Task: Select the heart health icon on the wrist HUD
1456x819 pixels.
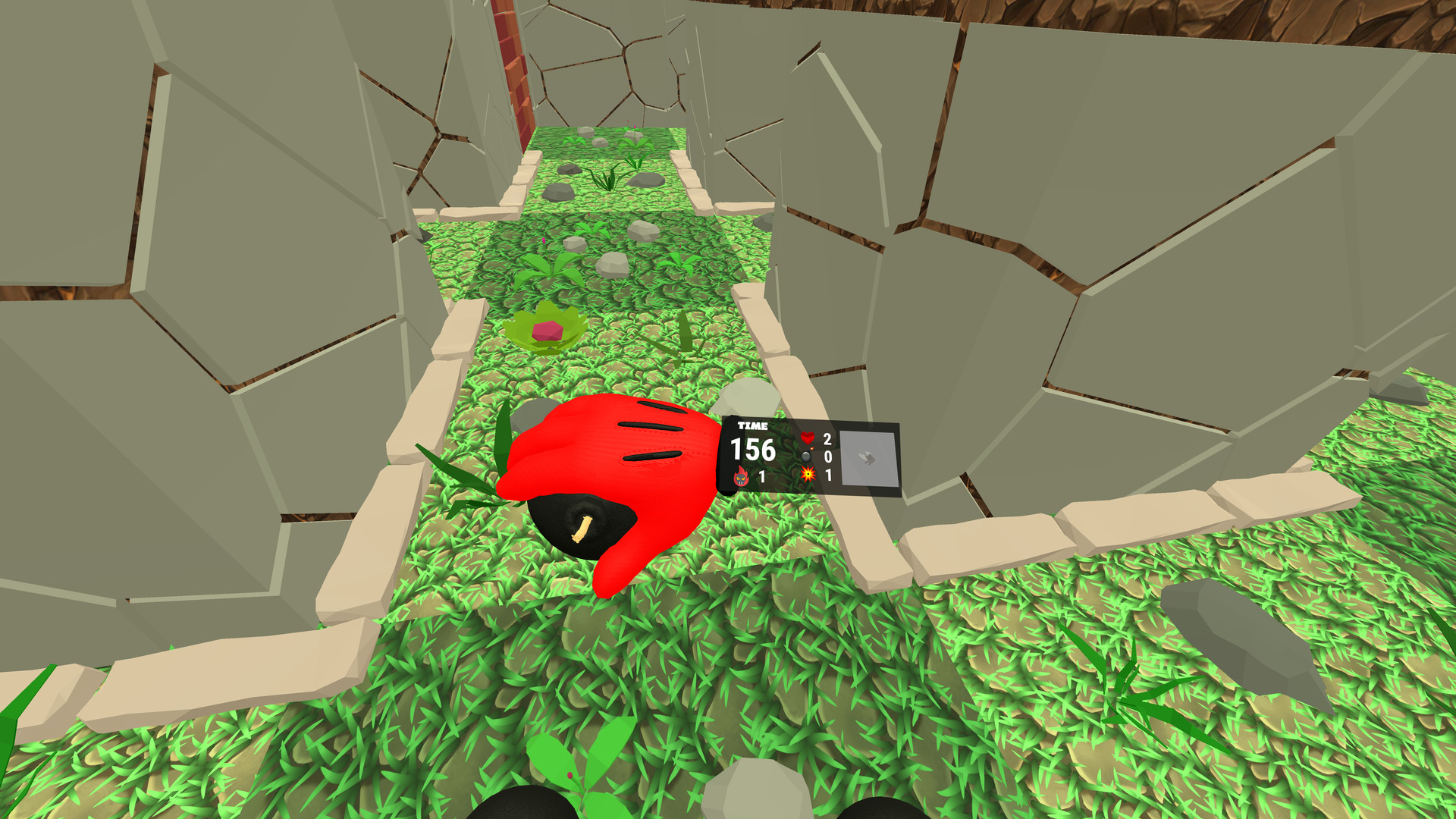Action: pos(808,438)
